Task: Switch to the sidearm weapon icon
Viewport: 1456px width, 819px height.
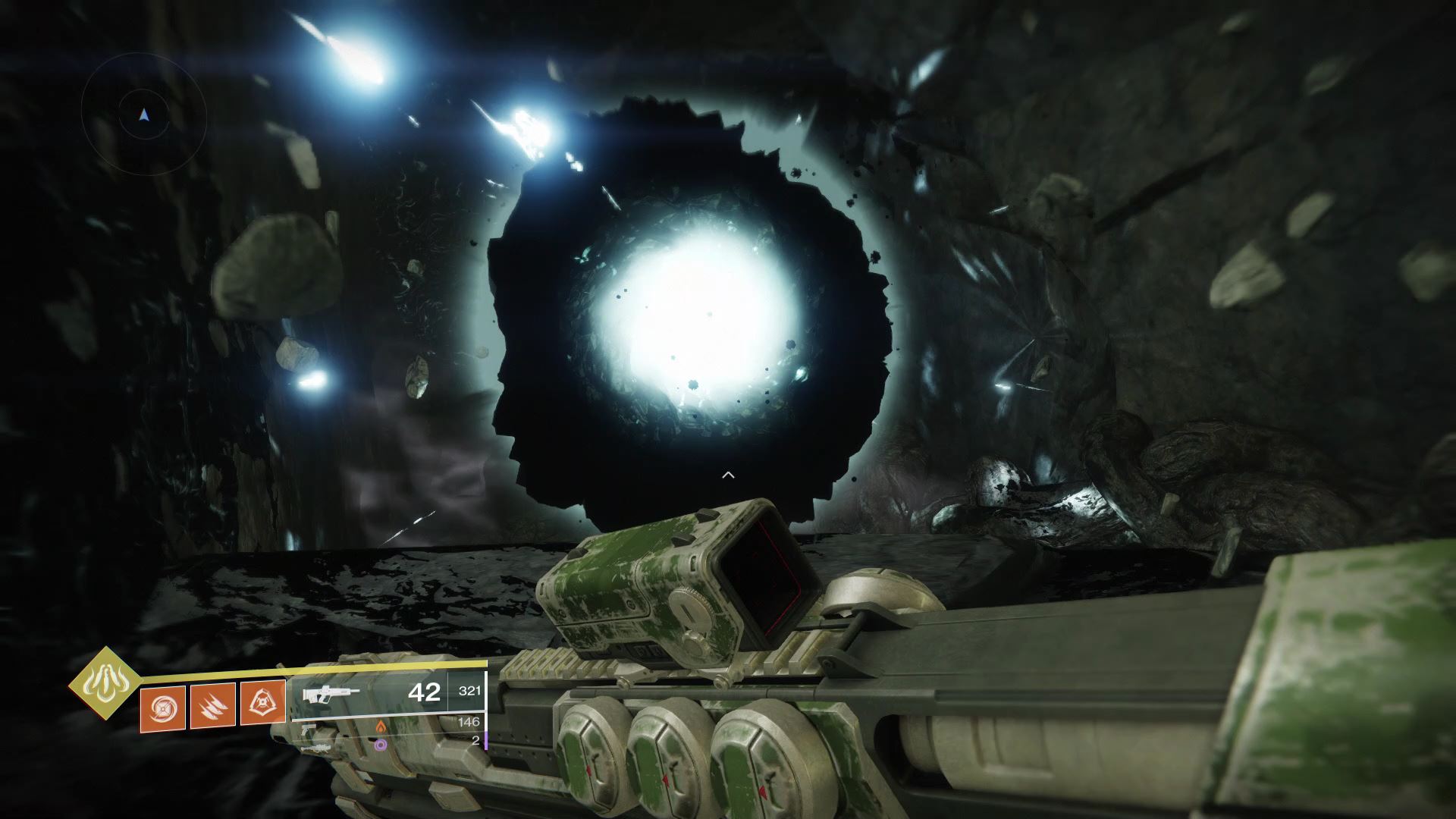Action: [309, 730]
